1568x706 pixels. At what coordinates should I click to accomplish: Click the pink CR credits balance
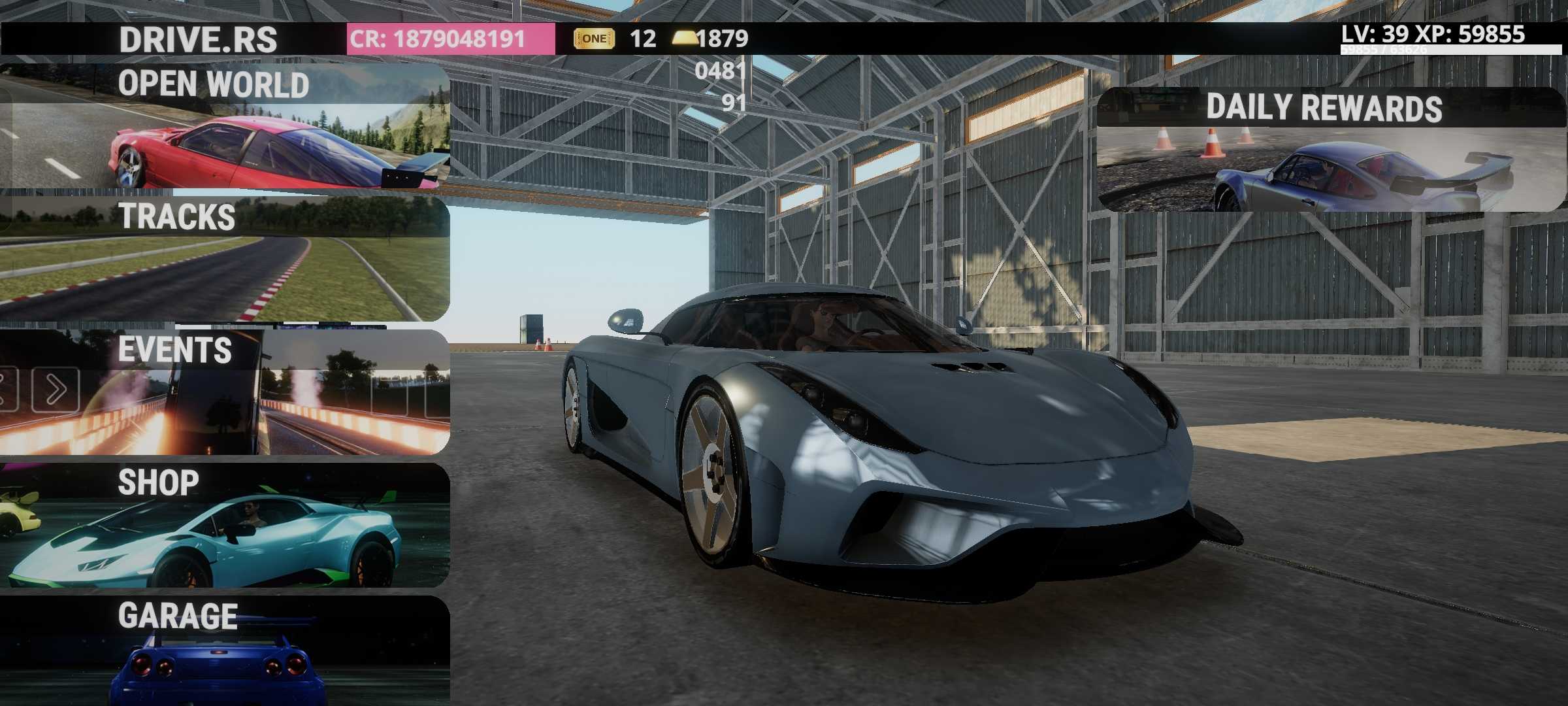pos(450,39)
